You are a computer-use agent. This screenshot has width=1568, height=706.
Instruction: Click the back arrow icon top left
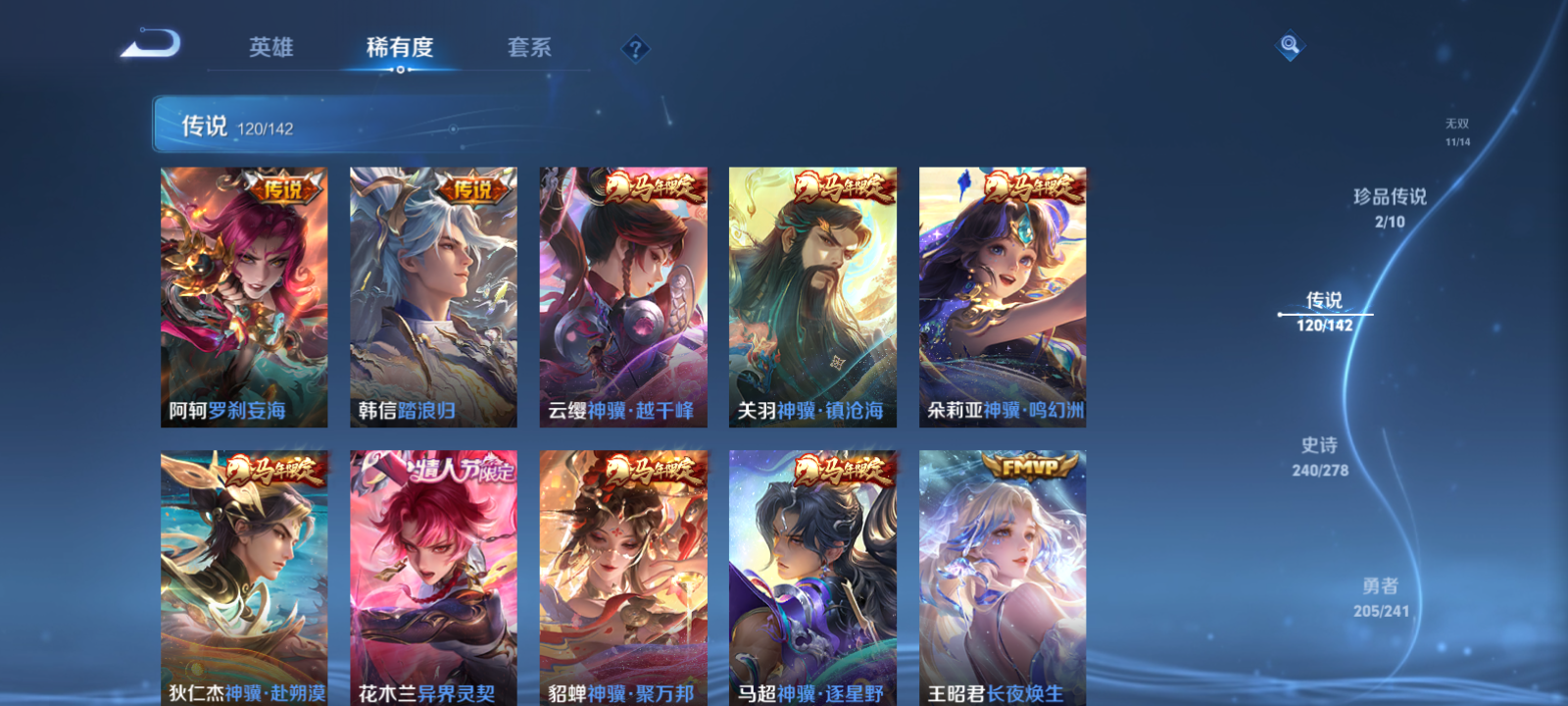(x=149, y=44)
